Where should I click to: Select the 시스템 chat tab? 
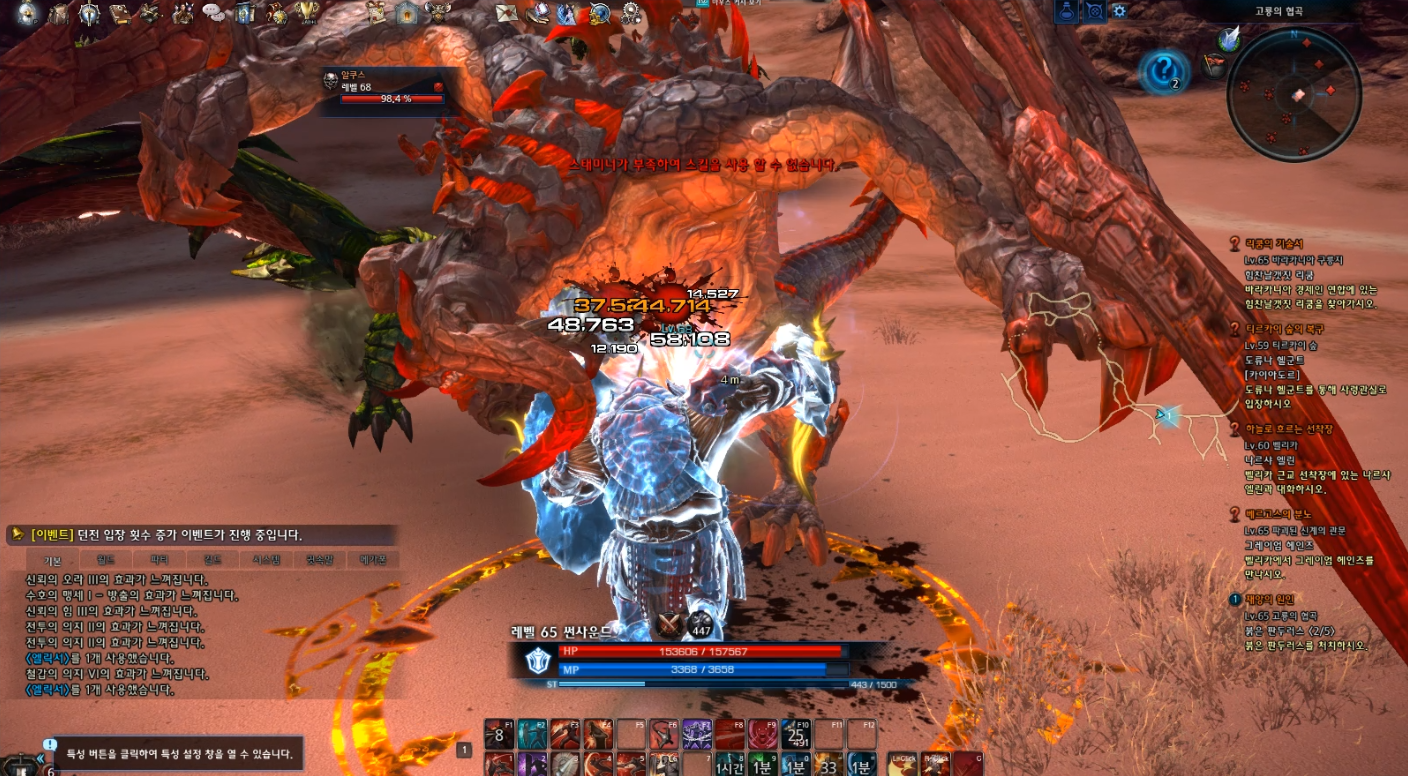click(x=265, y=560)
